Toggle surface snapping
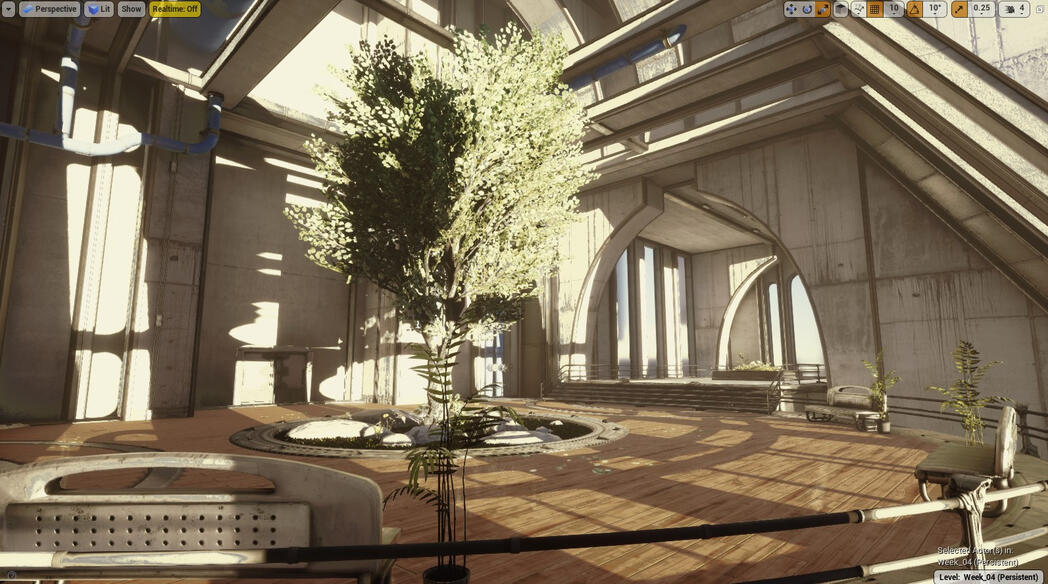This screenshot has width=1048, height=584. pos(858,9)
